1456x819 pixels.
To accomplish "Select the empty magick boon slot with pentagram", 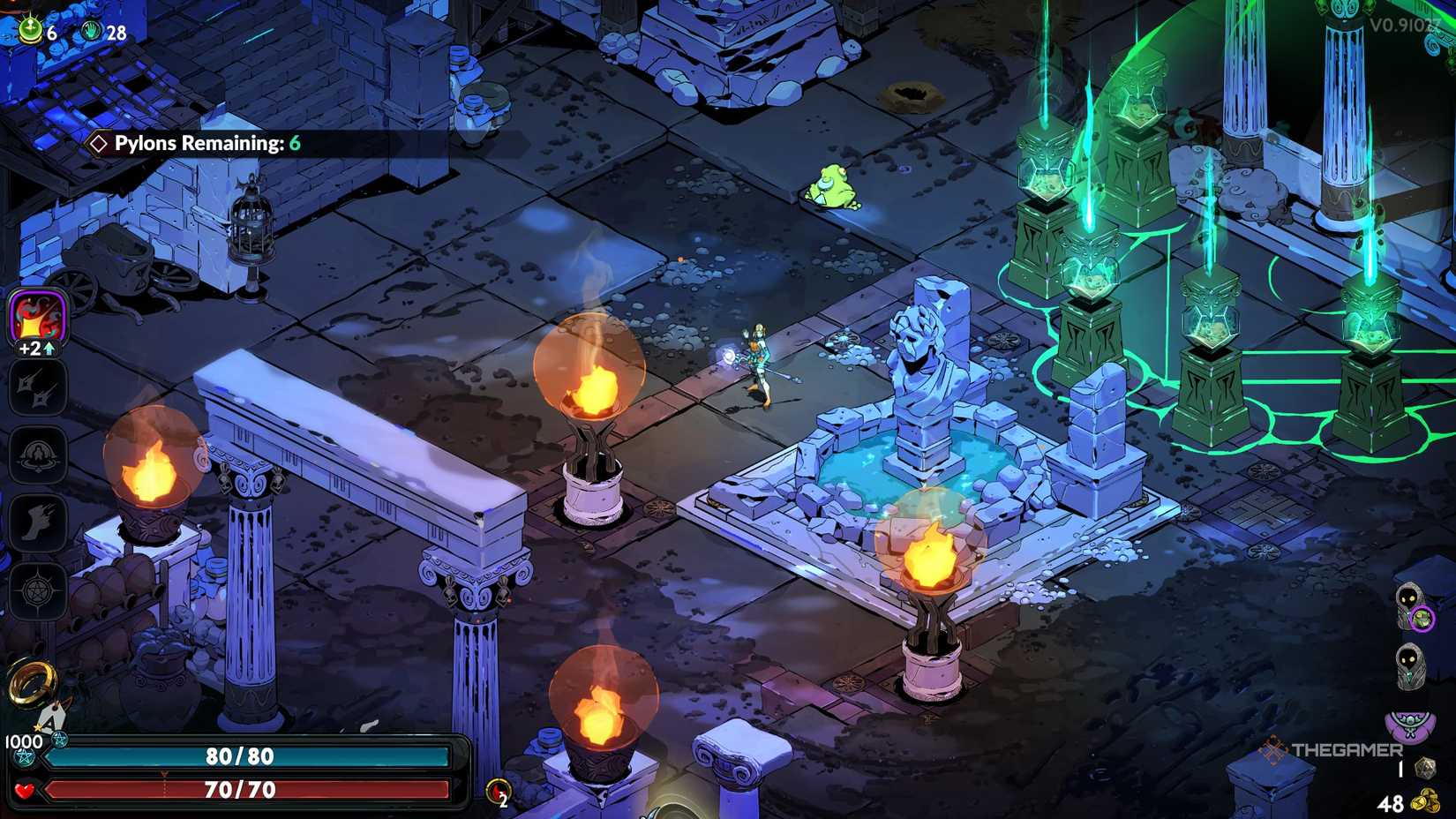I will pos(38,590).
